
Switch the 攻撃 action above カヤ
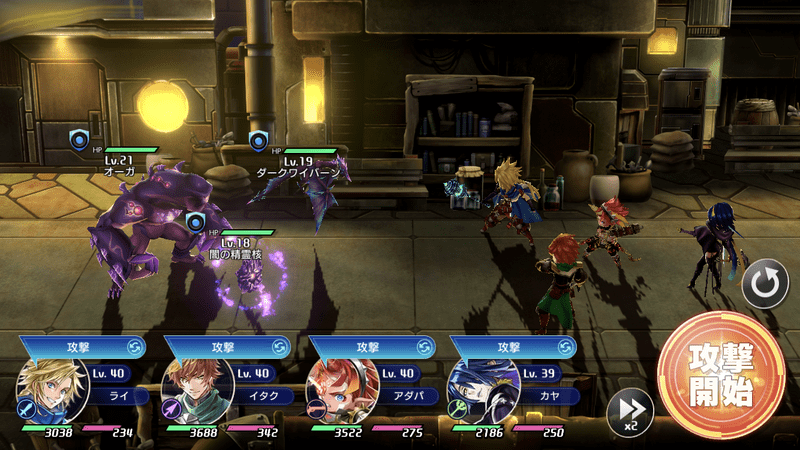coord(566,346)
